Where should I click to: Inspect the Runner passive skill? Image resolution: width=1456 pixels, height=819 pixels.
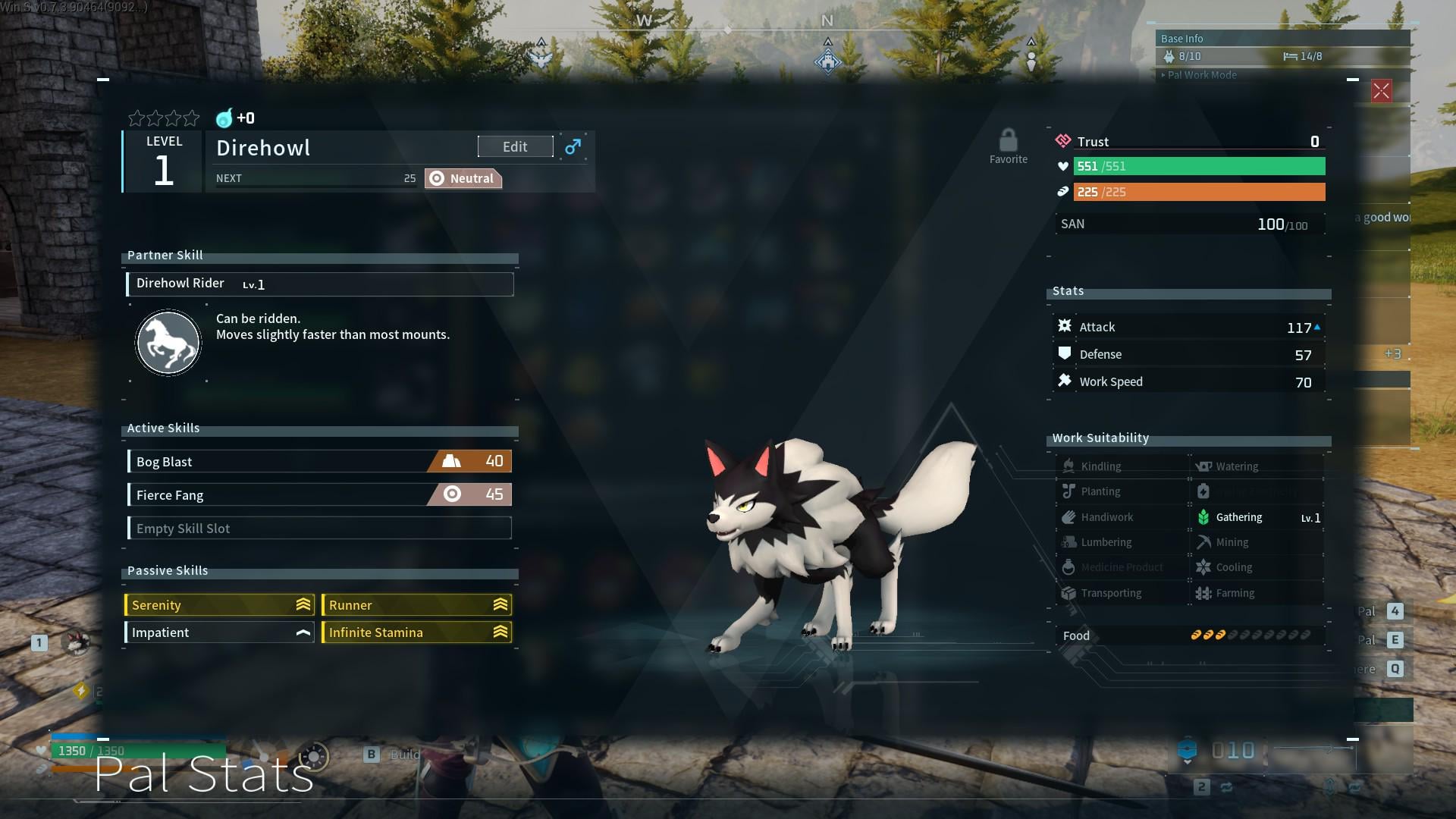click(416, 605)
